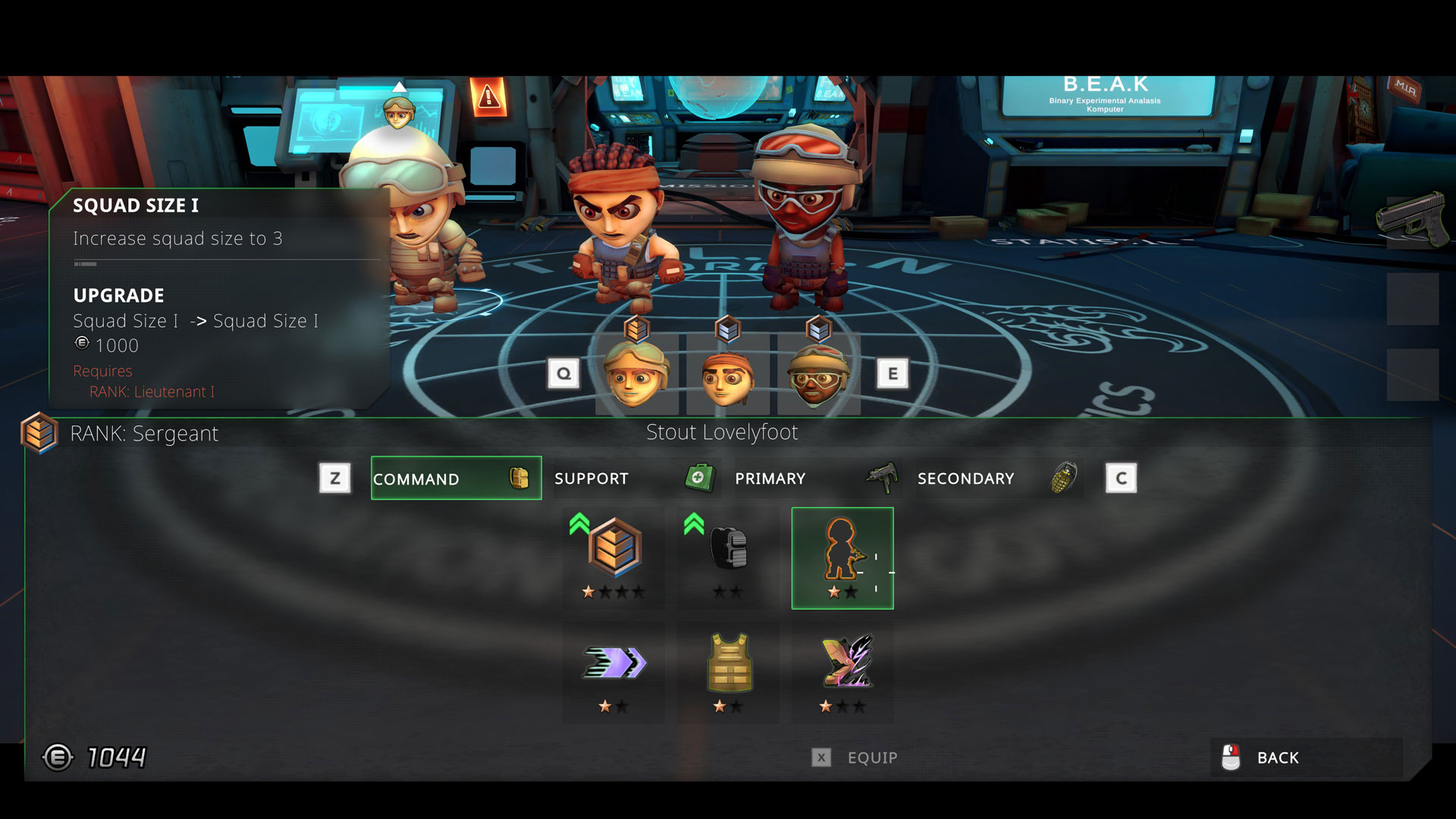The width and height of the screenshot is (1456, 819).
Task: Select the rank badge upgrade
Action: pyautogui.click(x=613, y=557)
